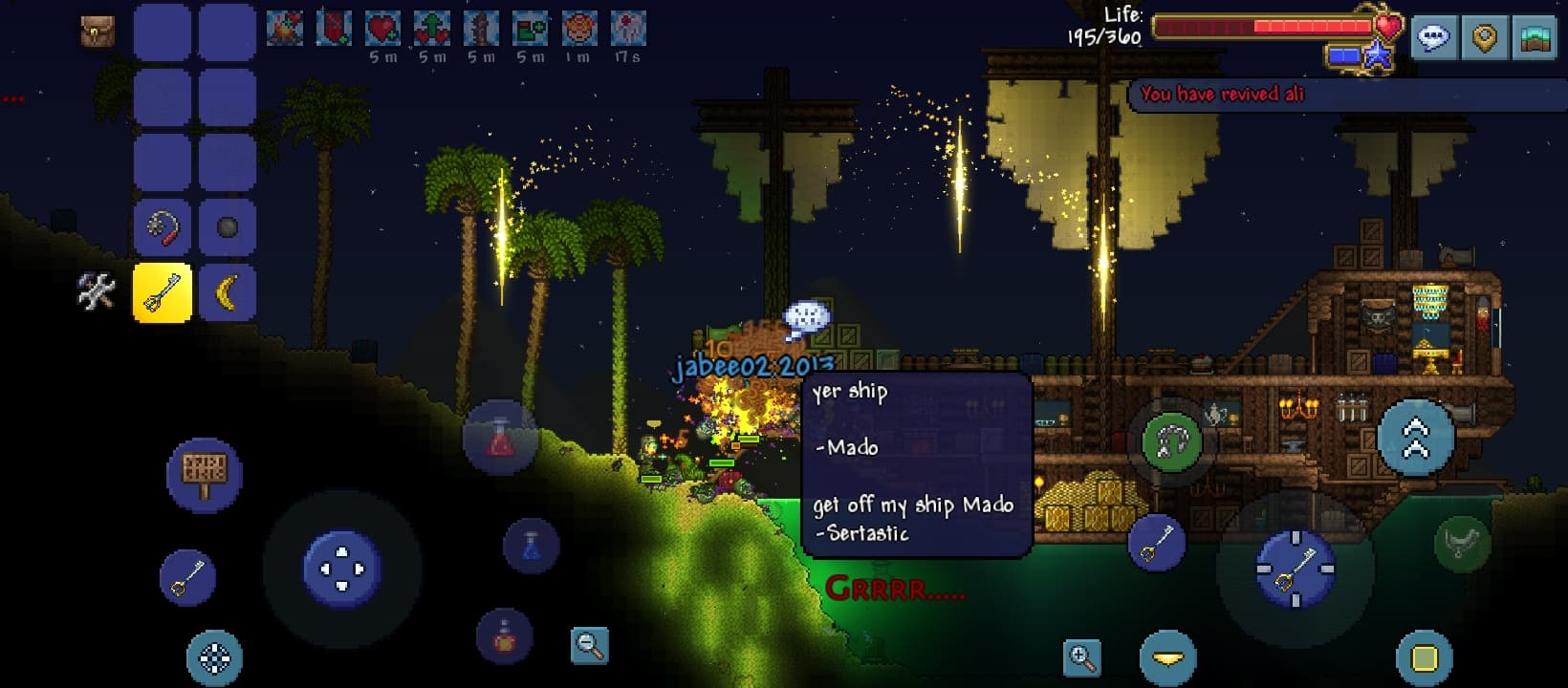Tap the yellow square button
This screenshot has height=688, width=1568.
(x=1425, y=658)
